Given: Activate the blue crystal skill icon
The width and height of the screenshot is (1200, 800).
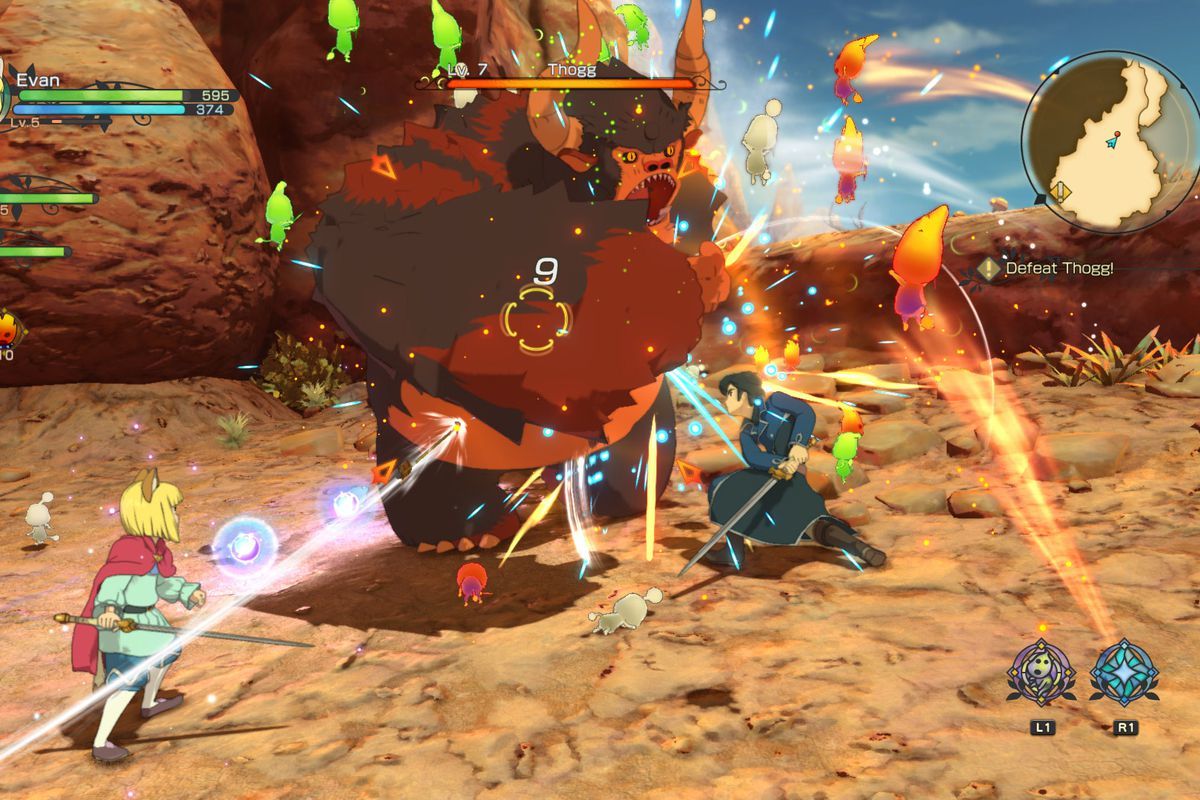Looking at the screenshot, I should (x=1124, y=673).
